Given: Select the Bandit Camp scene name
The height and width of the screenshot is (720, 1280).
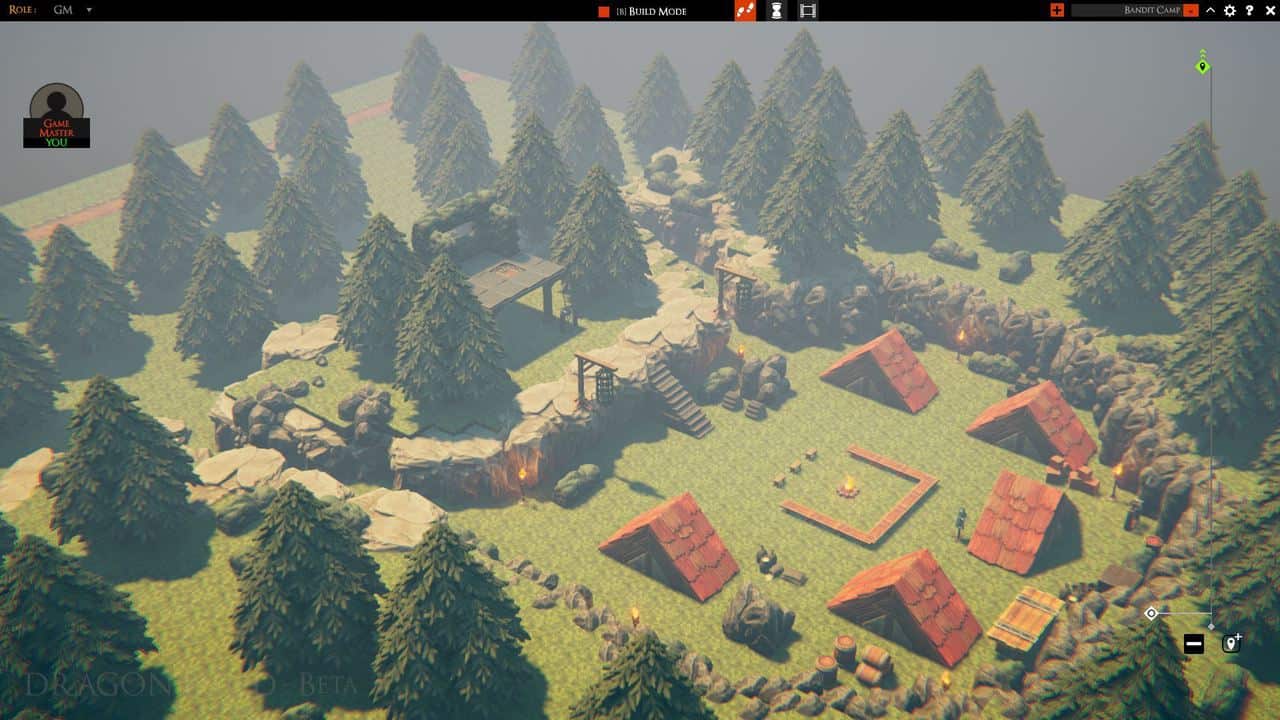Looking at the screenshot, I should tap(1152, 11).
